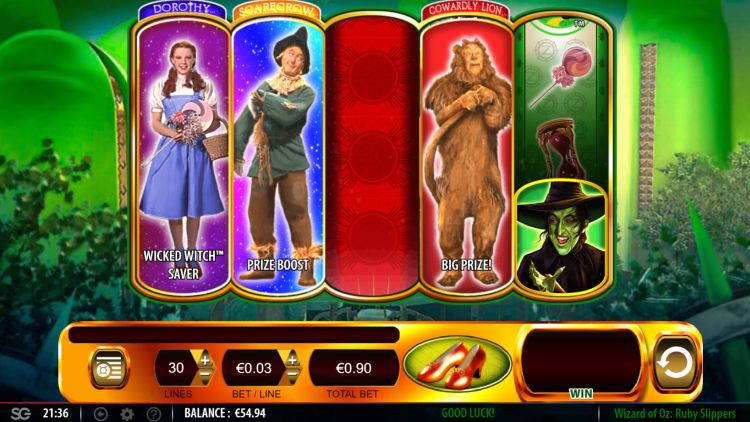This screenshot has height=422, width=750.
Task: Click the ruby slippers button
Action: [457, 364]
